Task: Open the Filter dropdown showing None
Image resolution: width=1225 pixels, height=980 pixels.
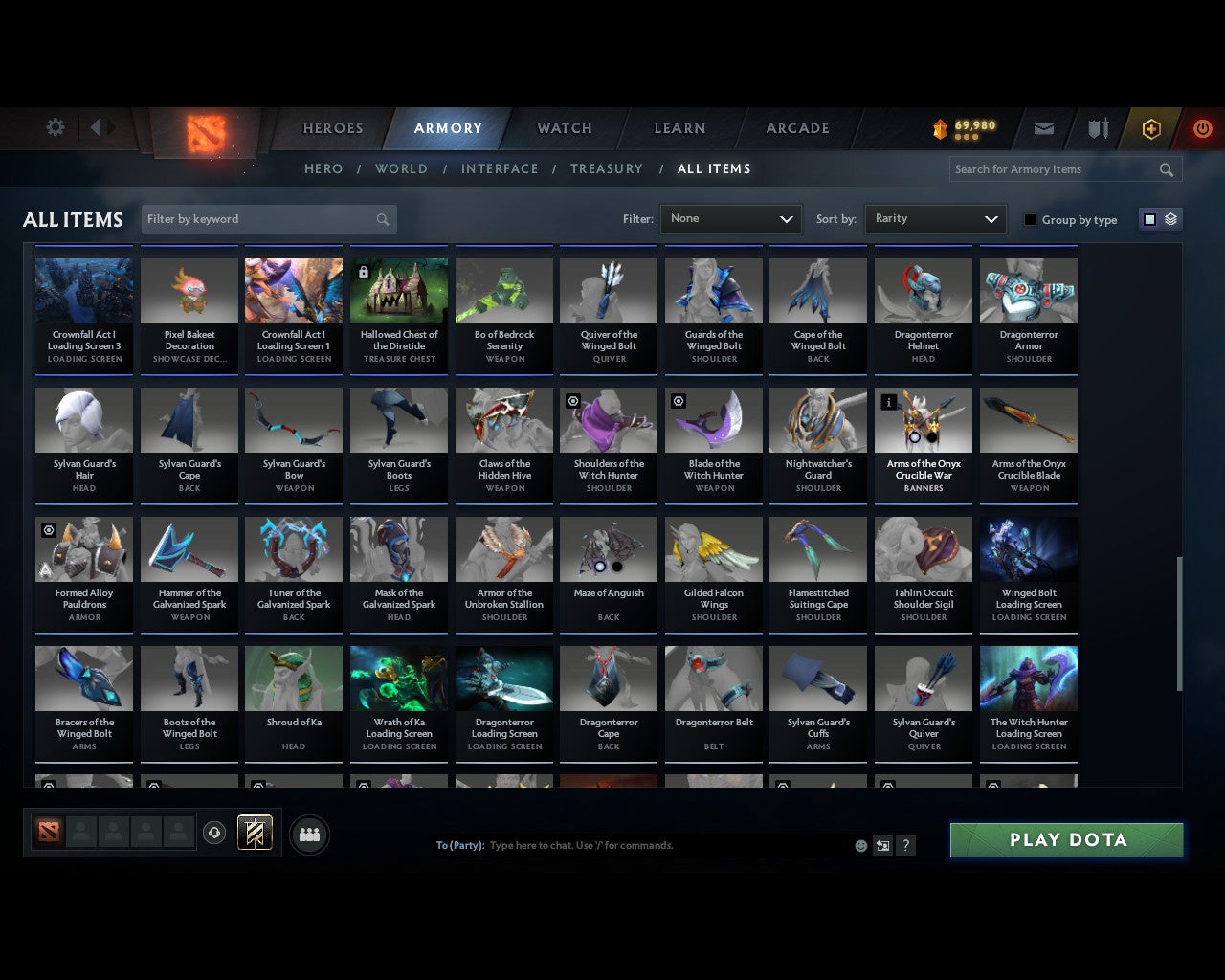Action: tap(730, 218)
